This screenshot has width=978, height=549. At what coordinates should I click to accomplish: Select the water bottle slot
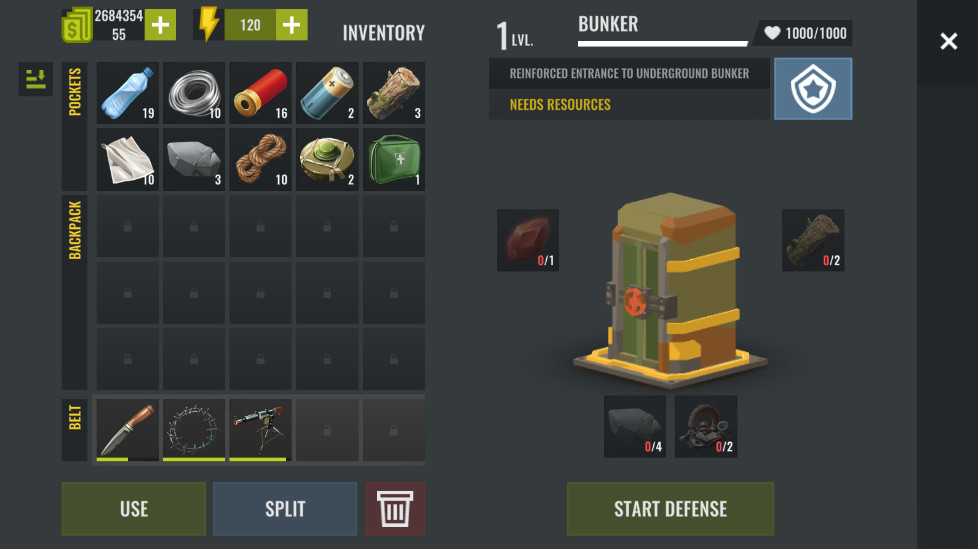point(128,94)
